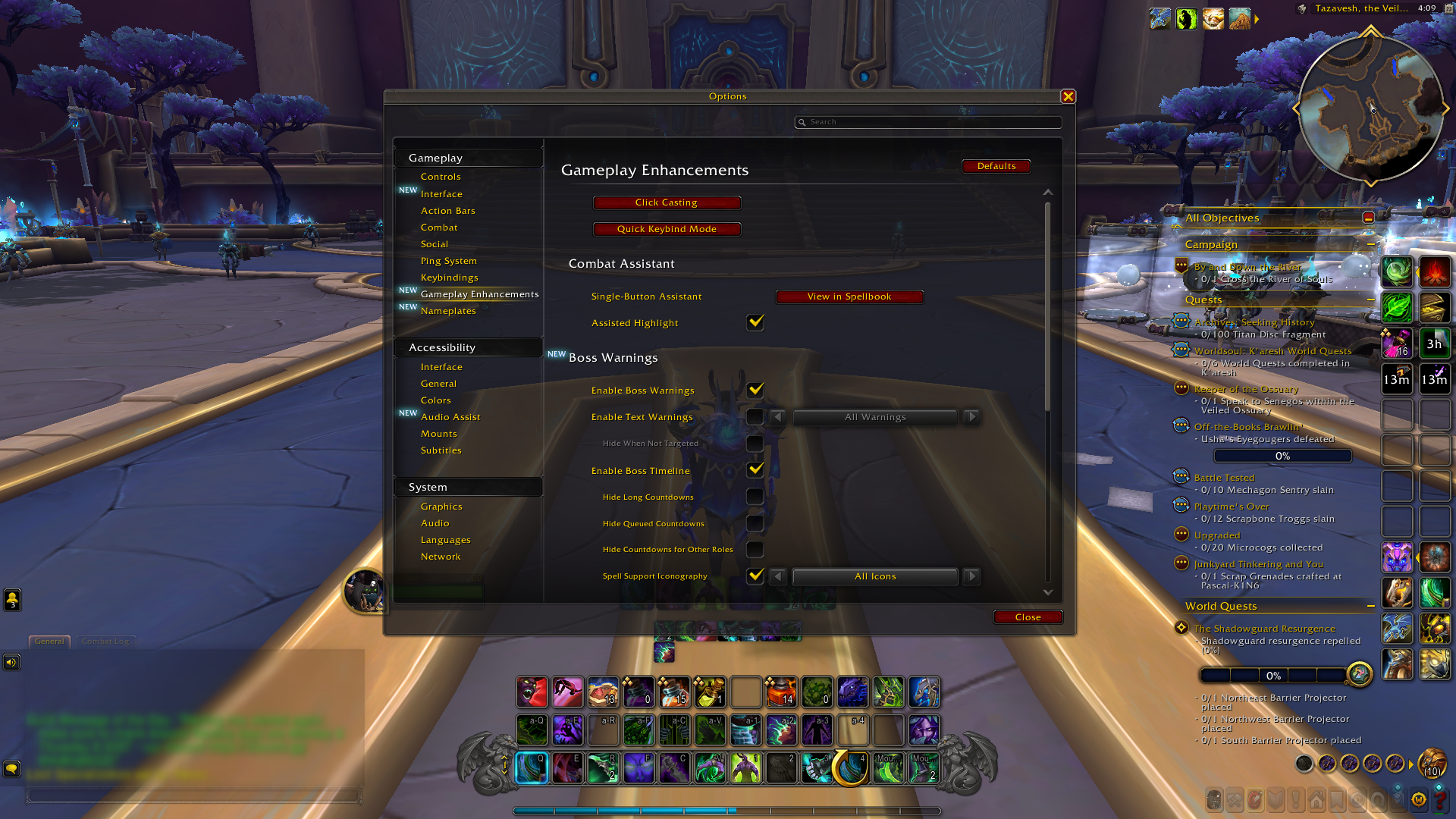Enable Text Warnings
Screen dimensions: 1456x819
755,416
